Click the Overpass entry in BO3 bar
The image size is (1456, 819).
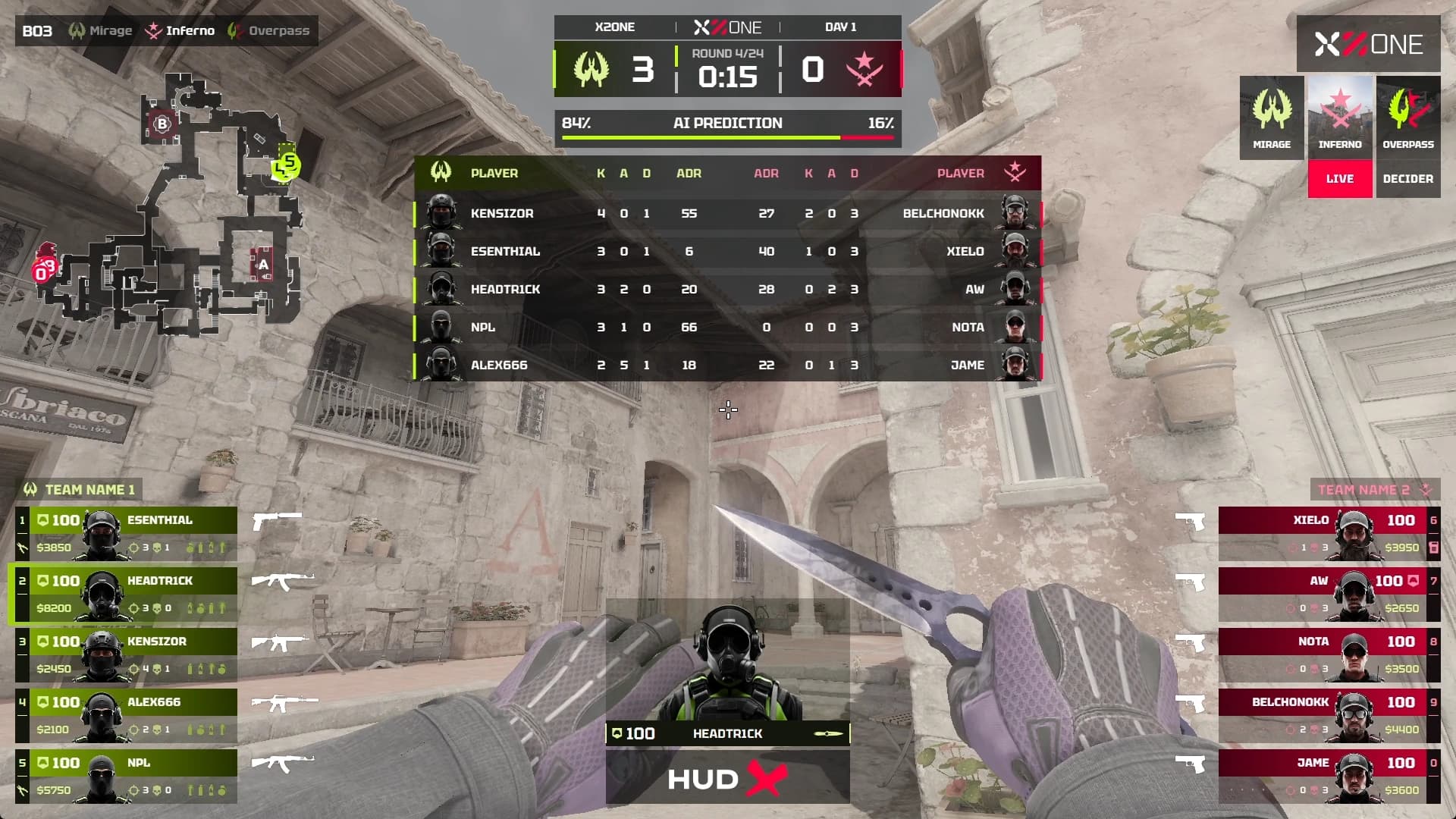tap(270, 31)
